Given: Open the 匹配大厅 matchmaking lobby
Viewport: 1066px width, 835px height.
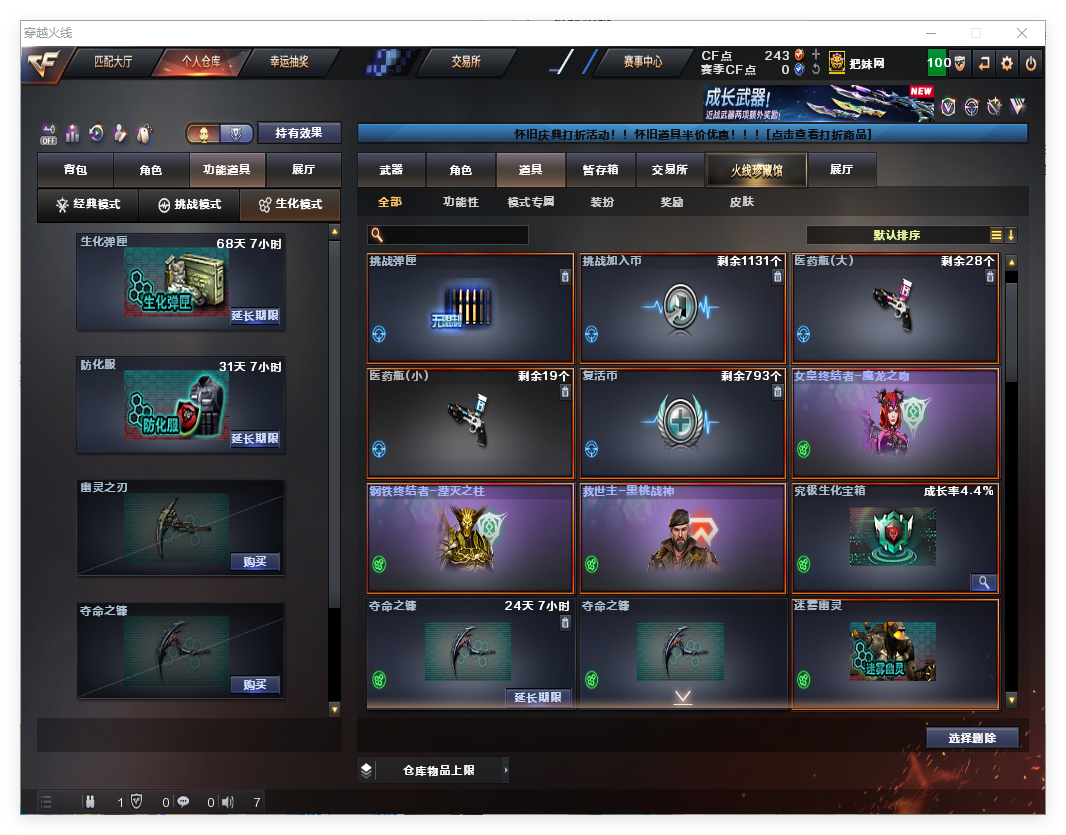Looking at the screenshot, I should coord(112,62).
